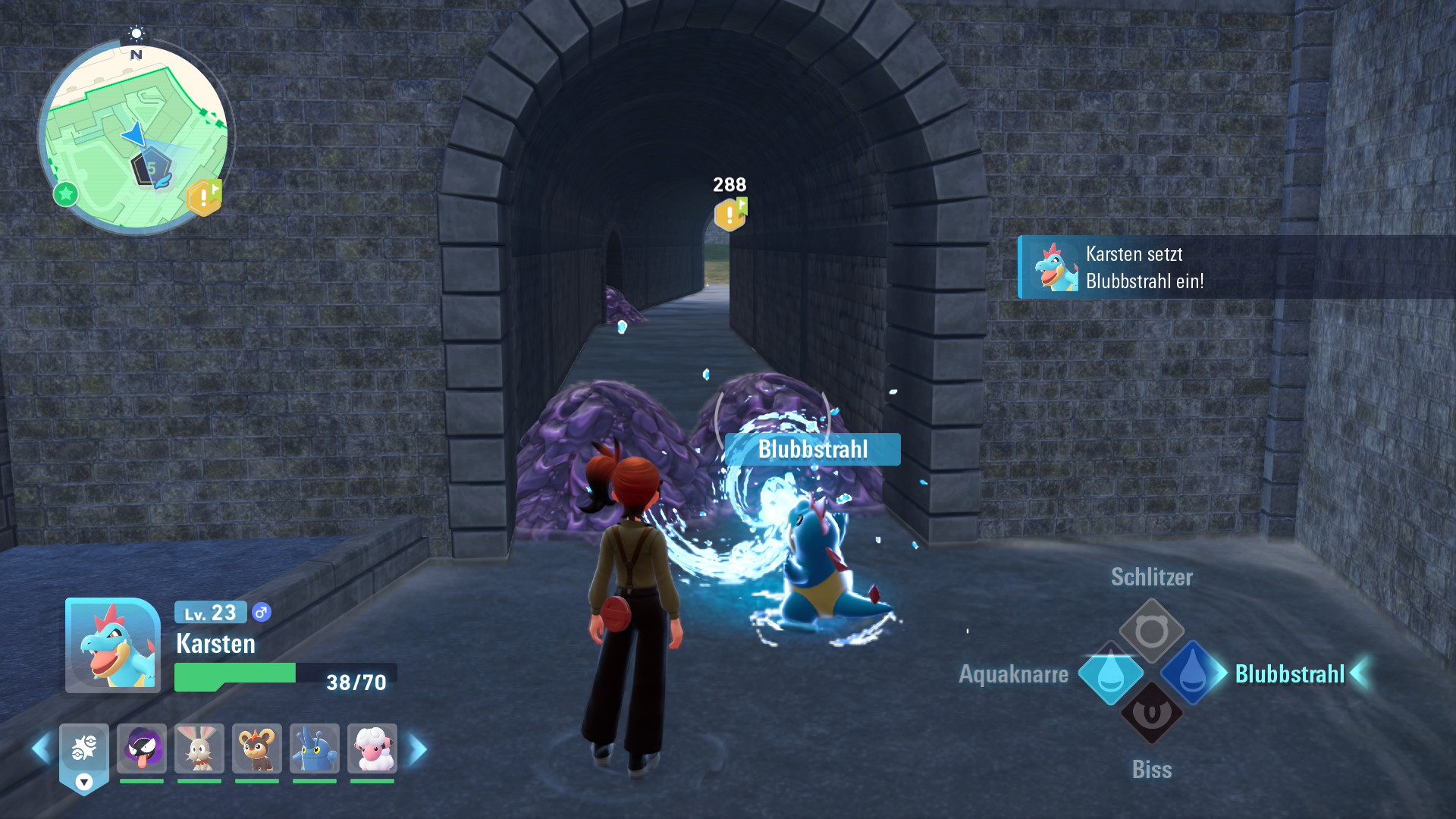This screenshot has height=819, width=1456.
Task: Select the green star marker on minimap
Action: pos(66,194)
